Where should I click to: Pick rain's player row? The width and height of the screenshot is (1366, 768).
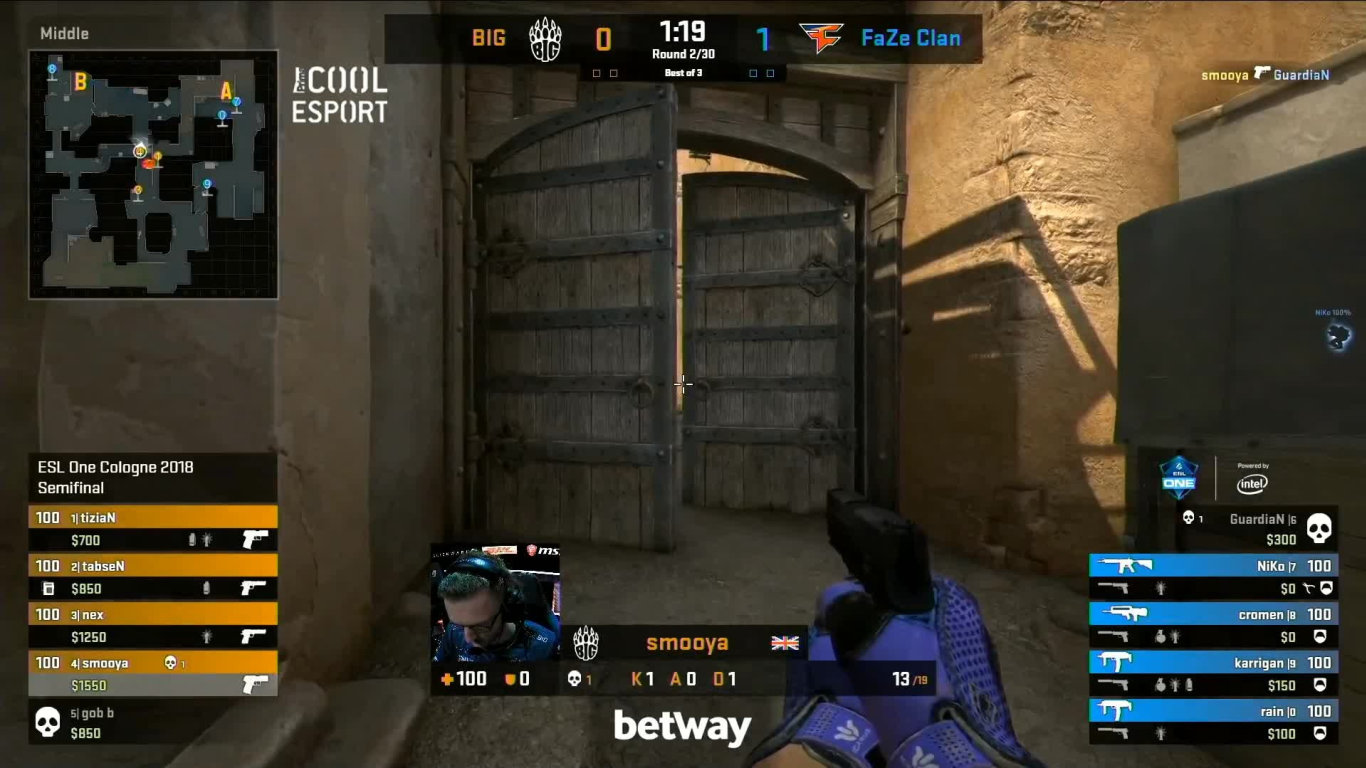point(1213,722)
